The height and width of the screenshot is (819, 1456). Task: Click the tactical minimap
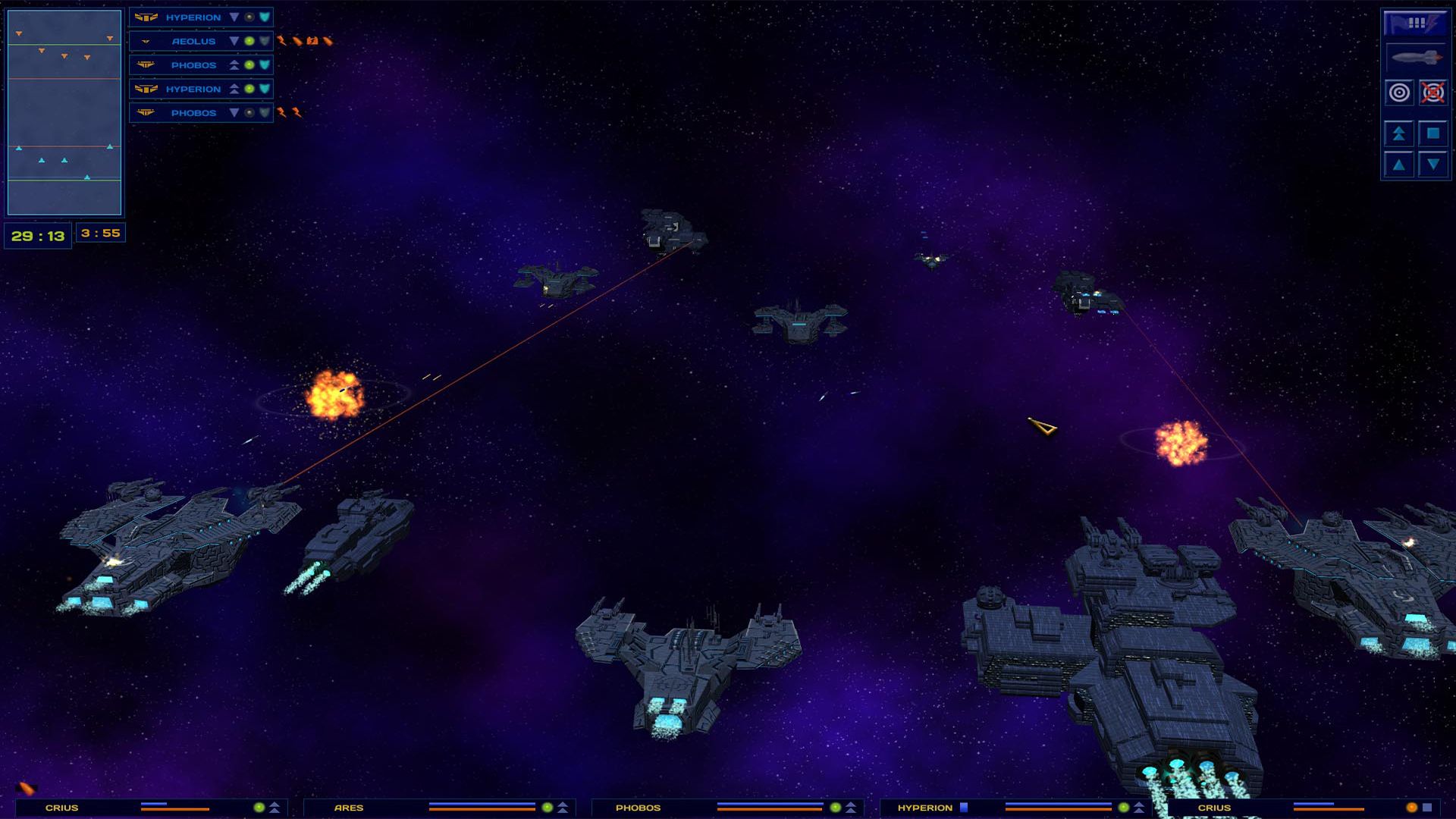[64, 112]
